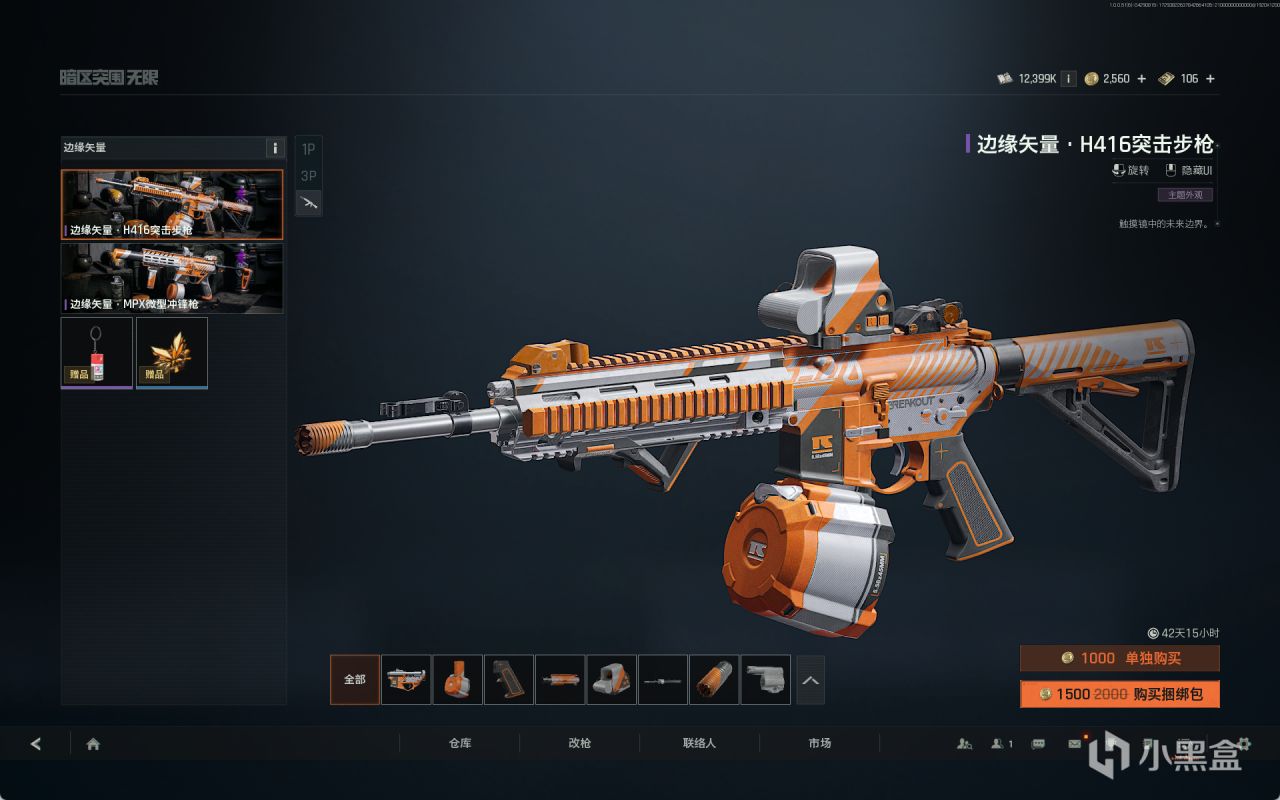This screenshot has width=1280, height=800.
Task: Select the 边缘矢量·H416突击步枪 skin thumbnail
Action: 172,204
